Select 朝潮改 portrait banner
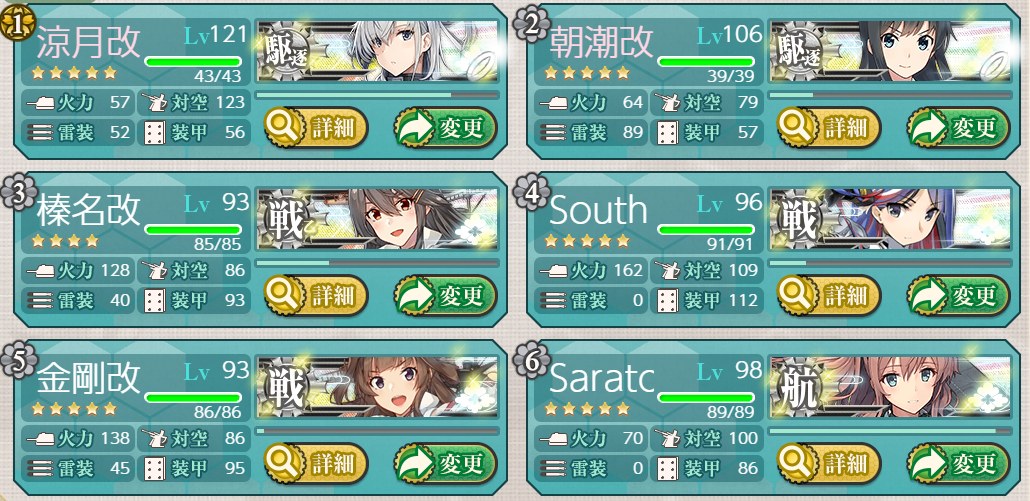Viewport: 1030px width, 501px height. point(890,52)
